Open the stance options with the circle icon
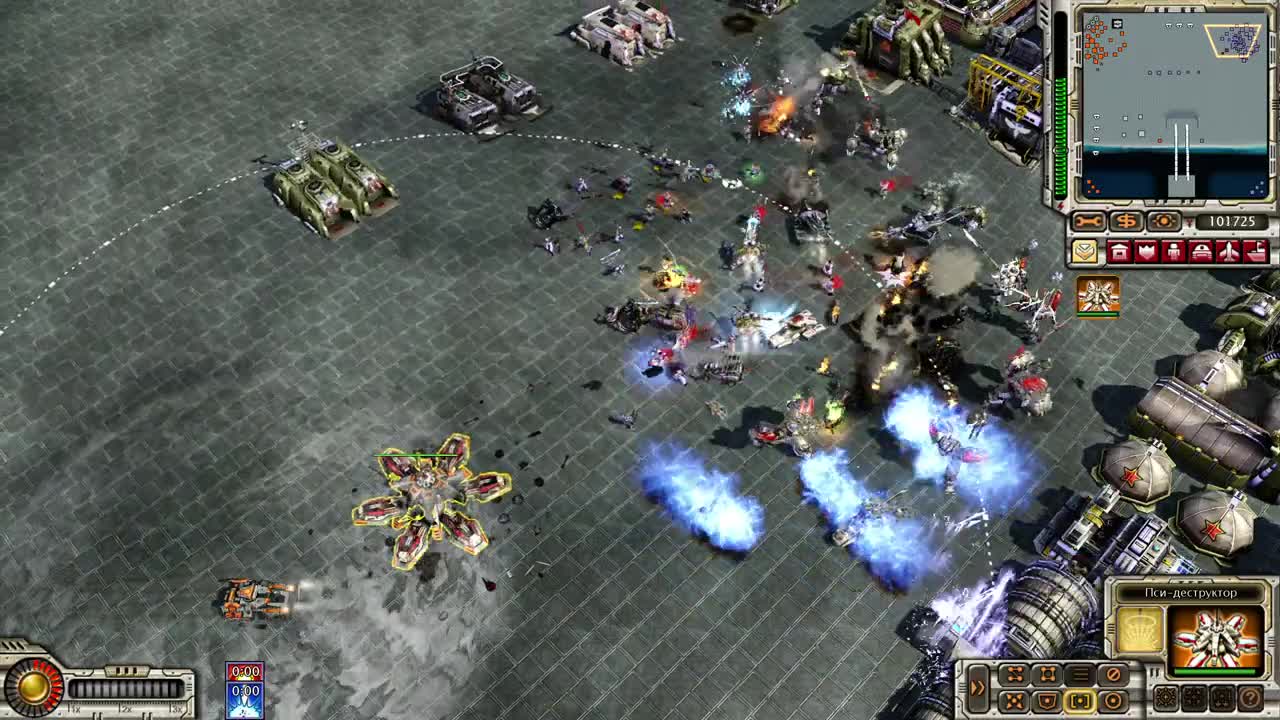The width and height of the screenshot is (1280, 720). (1114, 700)
